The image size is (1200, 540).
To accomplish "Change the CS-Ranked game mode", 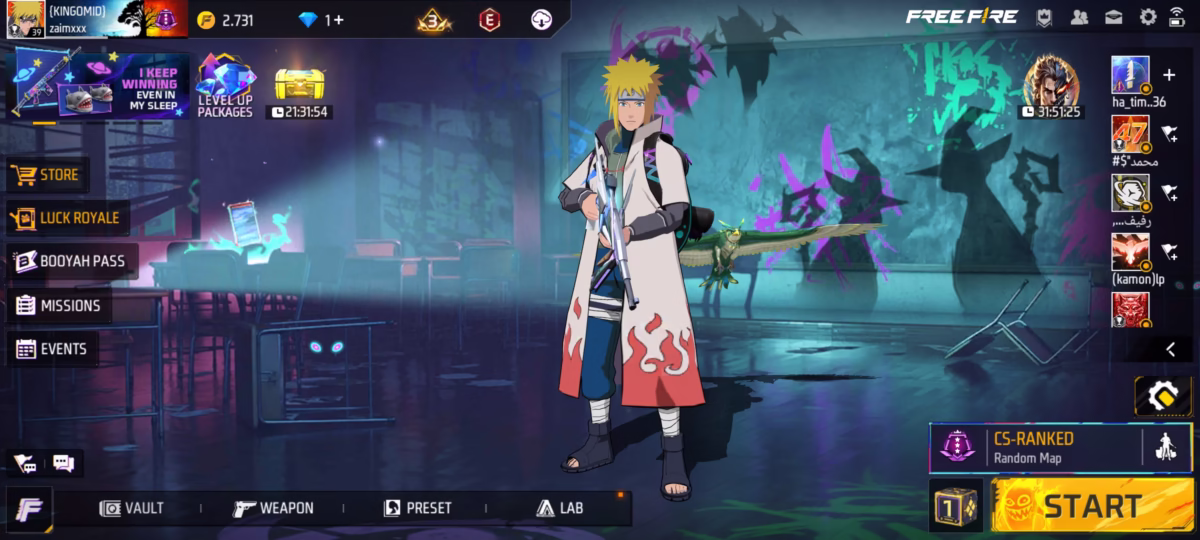I will coord(1035,447).
